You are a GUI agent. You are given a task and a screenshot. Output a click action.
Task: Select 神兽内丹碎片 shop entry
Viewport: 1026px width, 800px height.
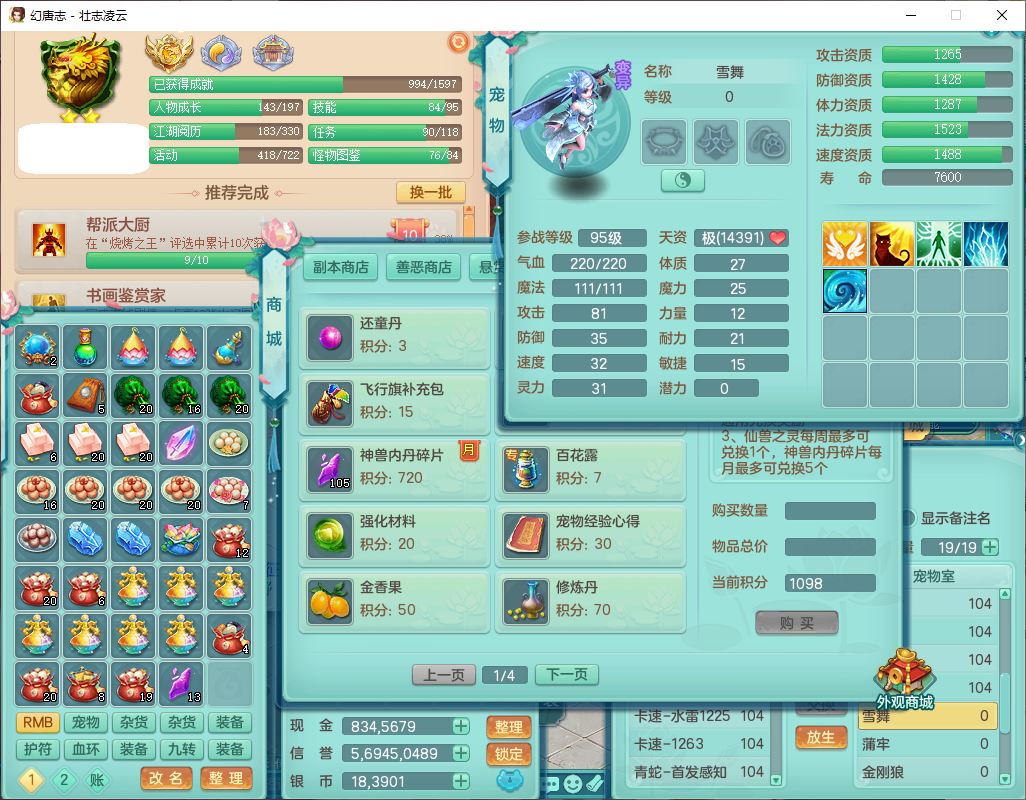[x=394, y=467]
